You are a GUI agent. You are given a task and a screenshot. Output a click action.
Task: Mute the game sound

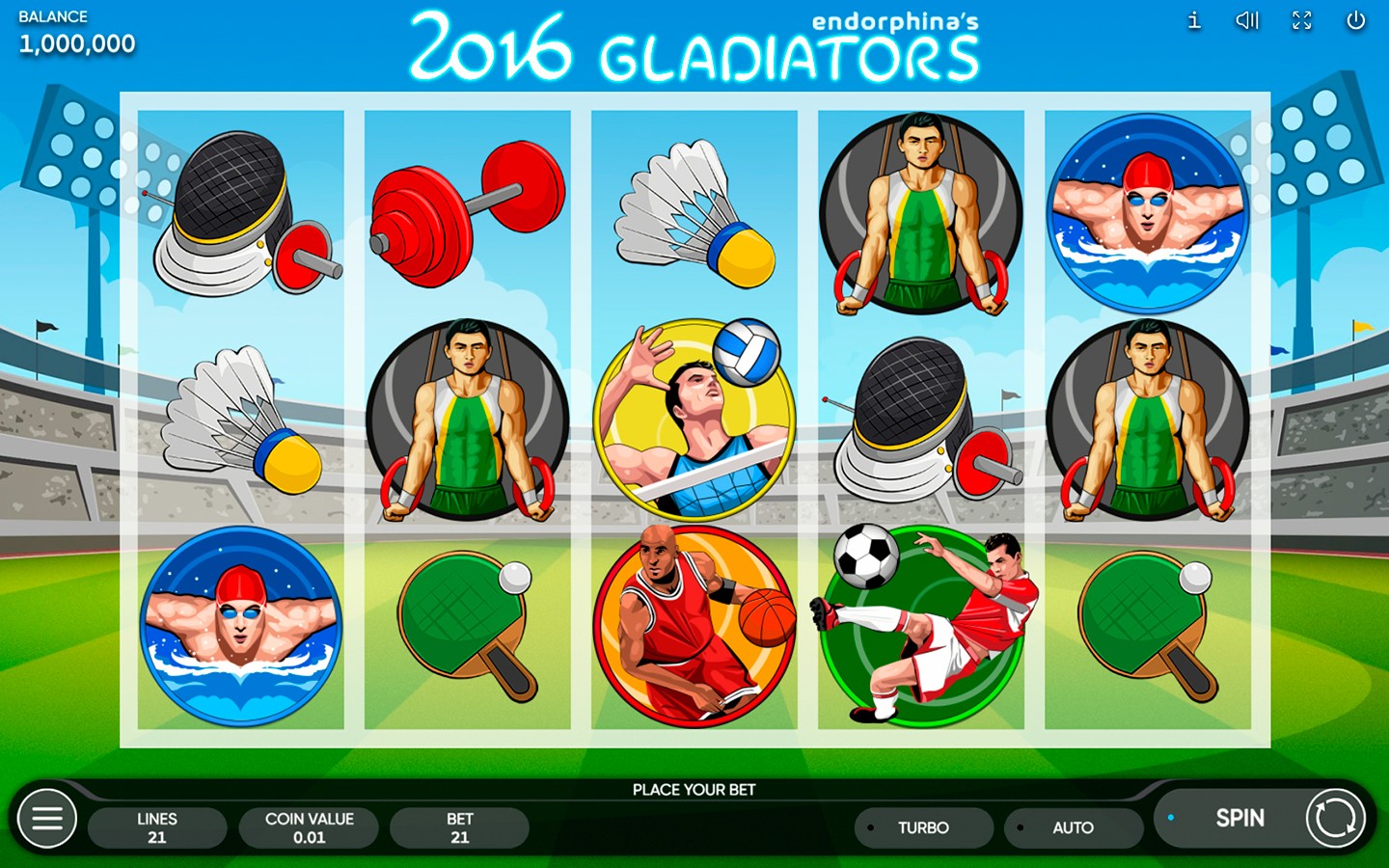(x=1247, y=20)
